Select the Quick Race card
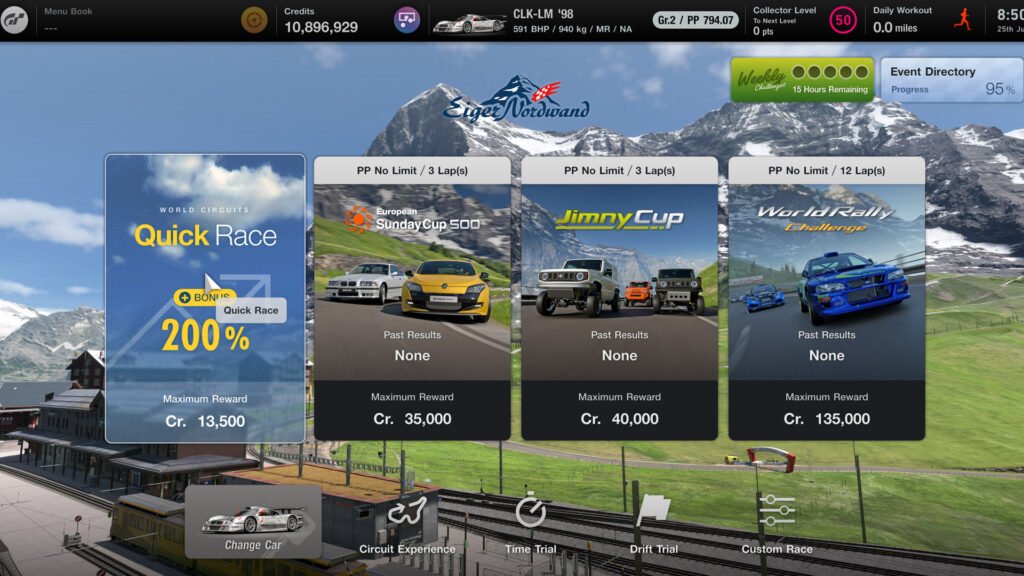The height and width of the screenshot is (576, 1024). [205, 298]
